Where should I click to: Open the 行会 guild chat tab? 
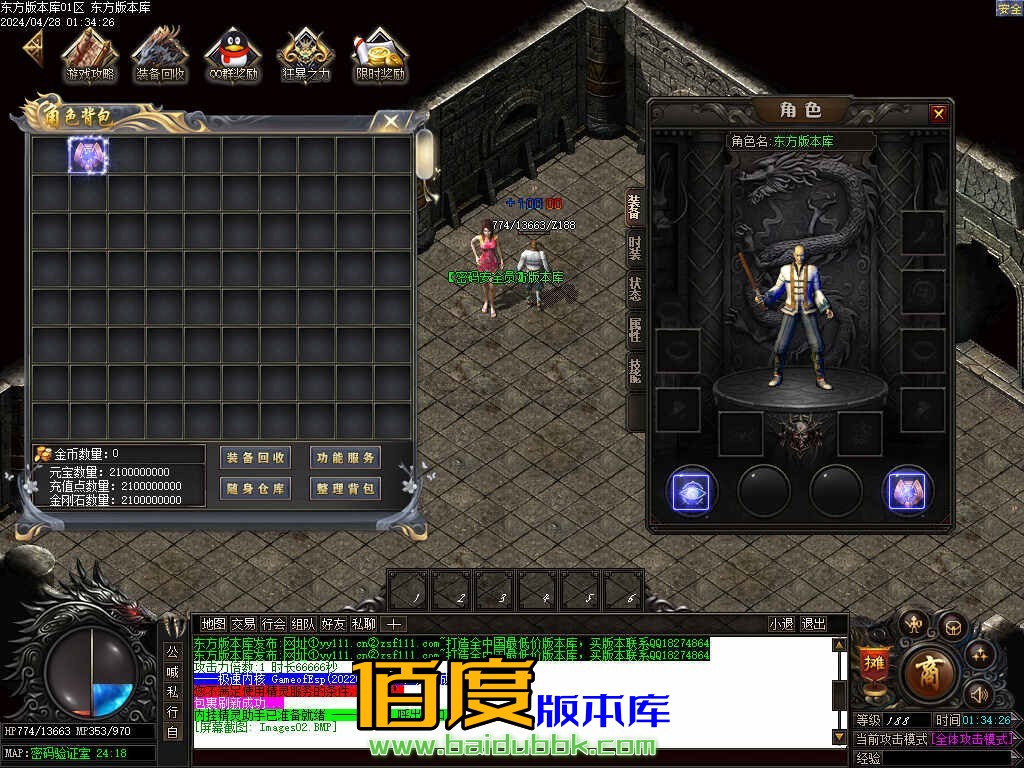click(x=274, y=624)
